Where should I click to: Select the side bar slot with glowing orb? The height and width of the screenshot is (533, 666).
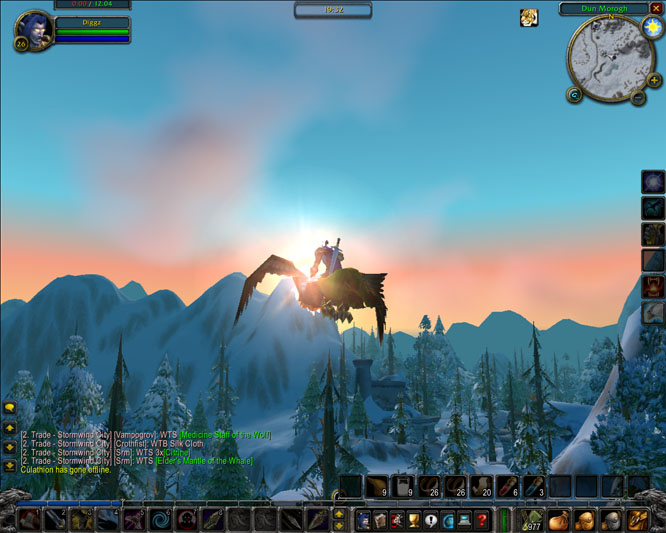click(653, 183)
